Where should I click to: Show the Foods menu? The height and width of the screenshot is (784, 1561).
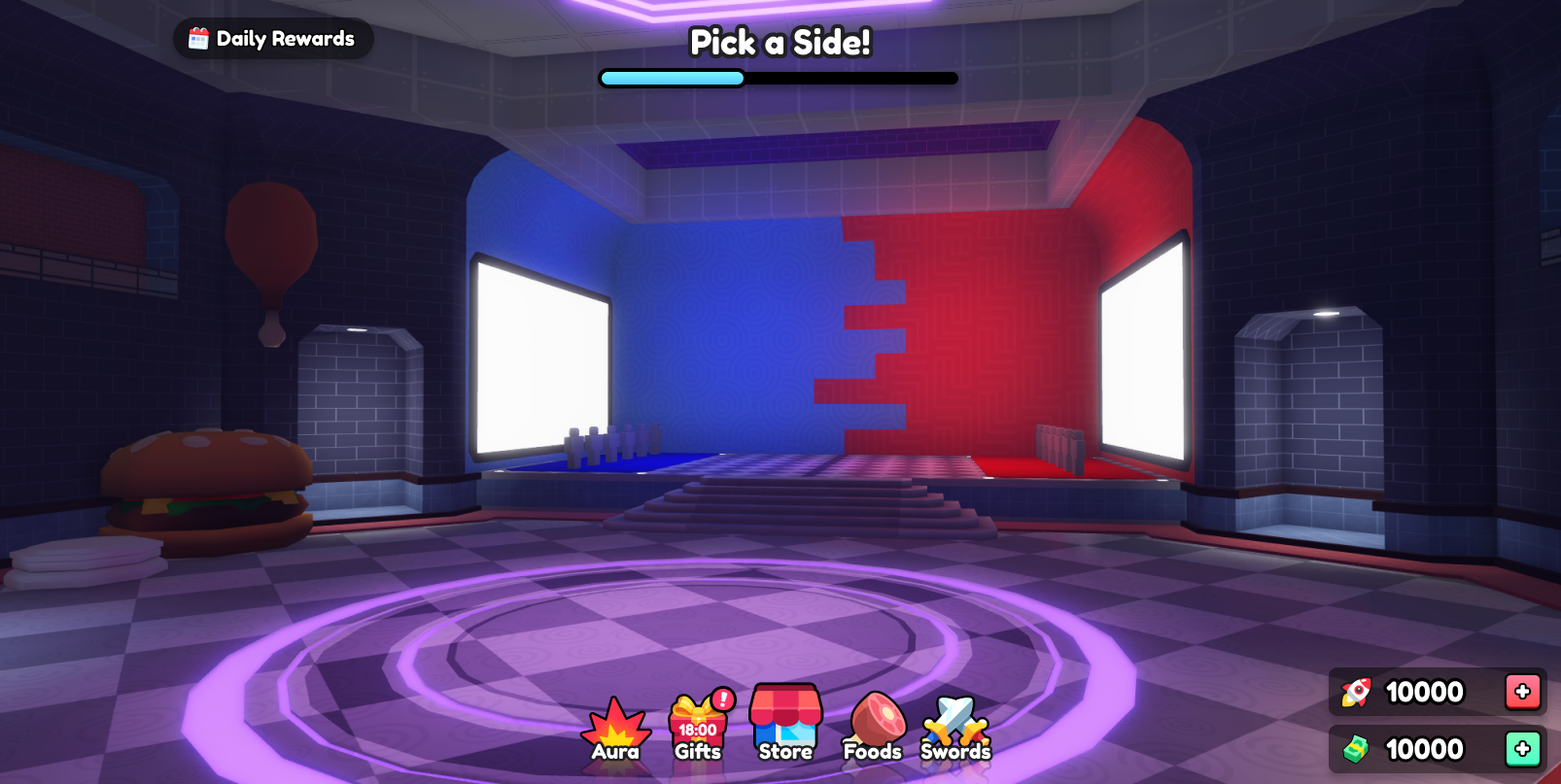point(873,729)
